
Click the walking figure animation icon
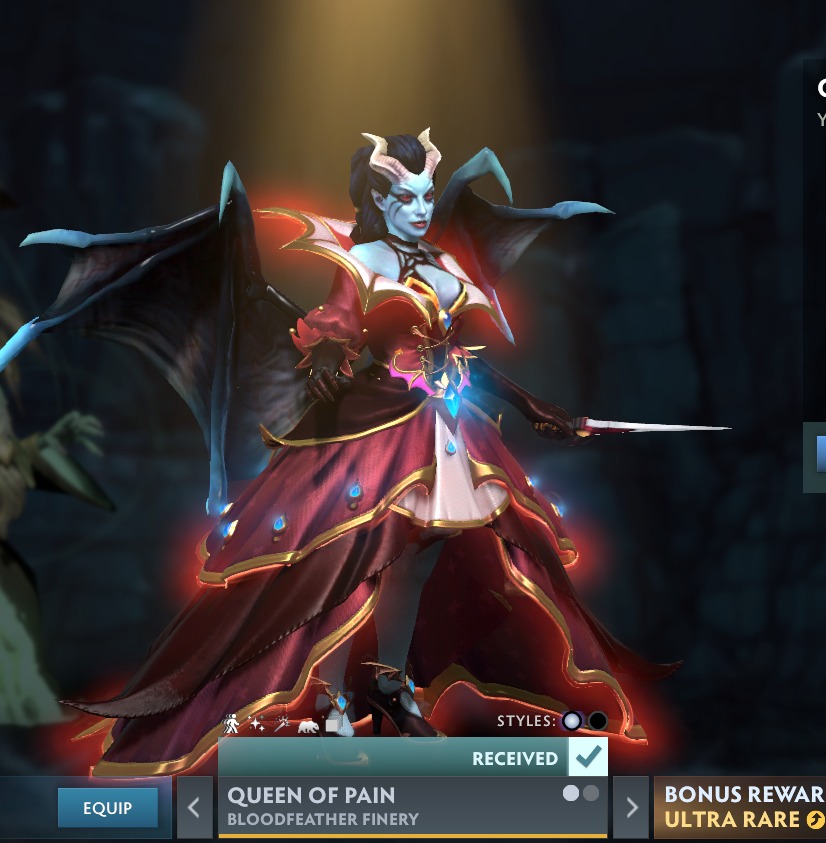232,723
